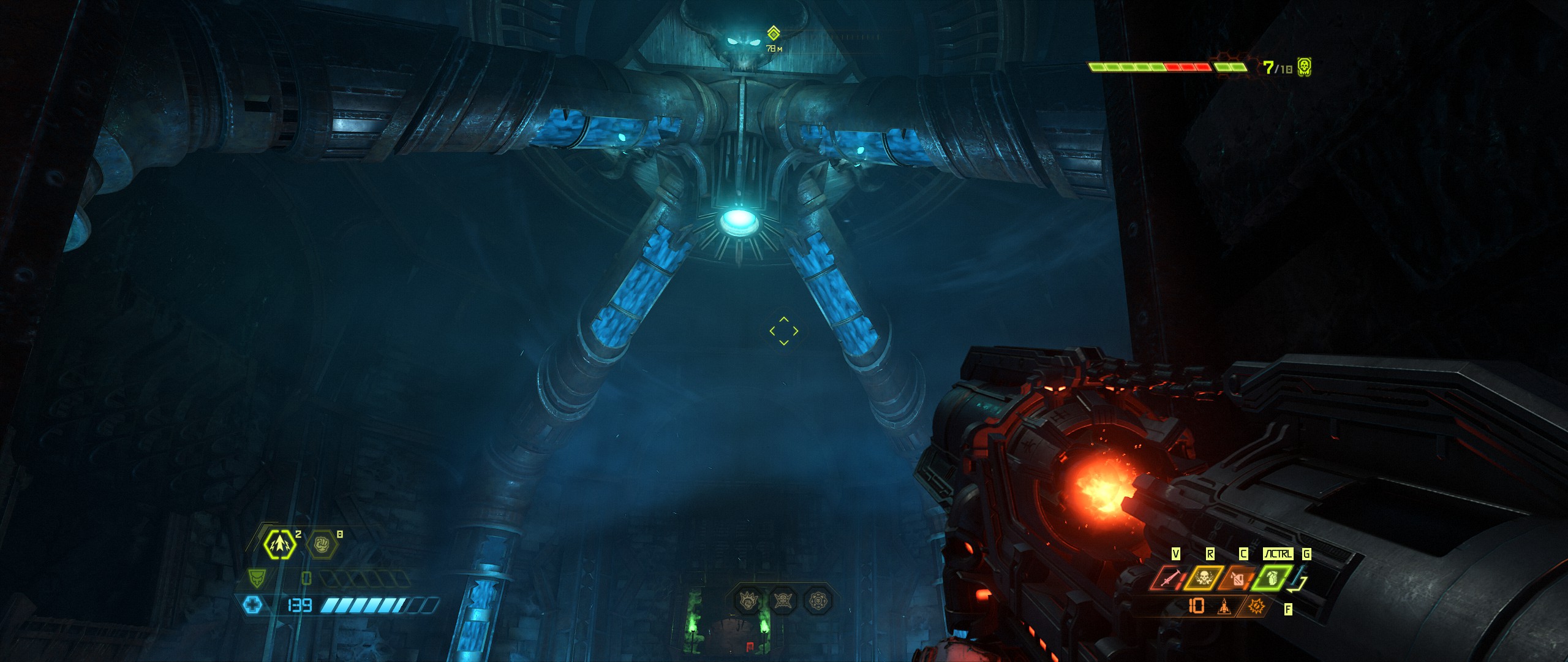This screenshot has width=1568, height=662.
Task: Choose the green frag grenade icon
Action: pos(1273,579)
